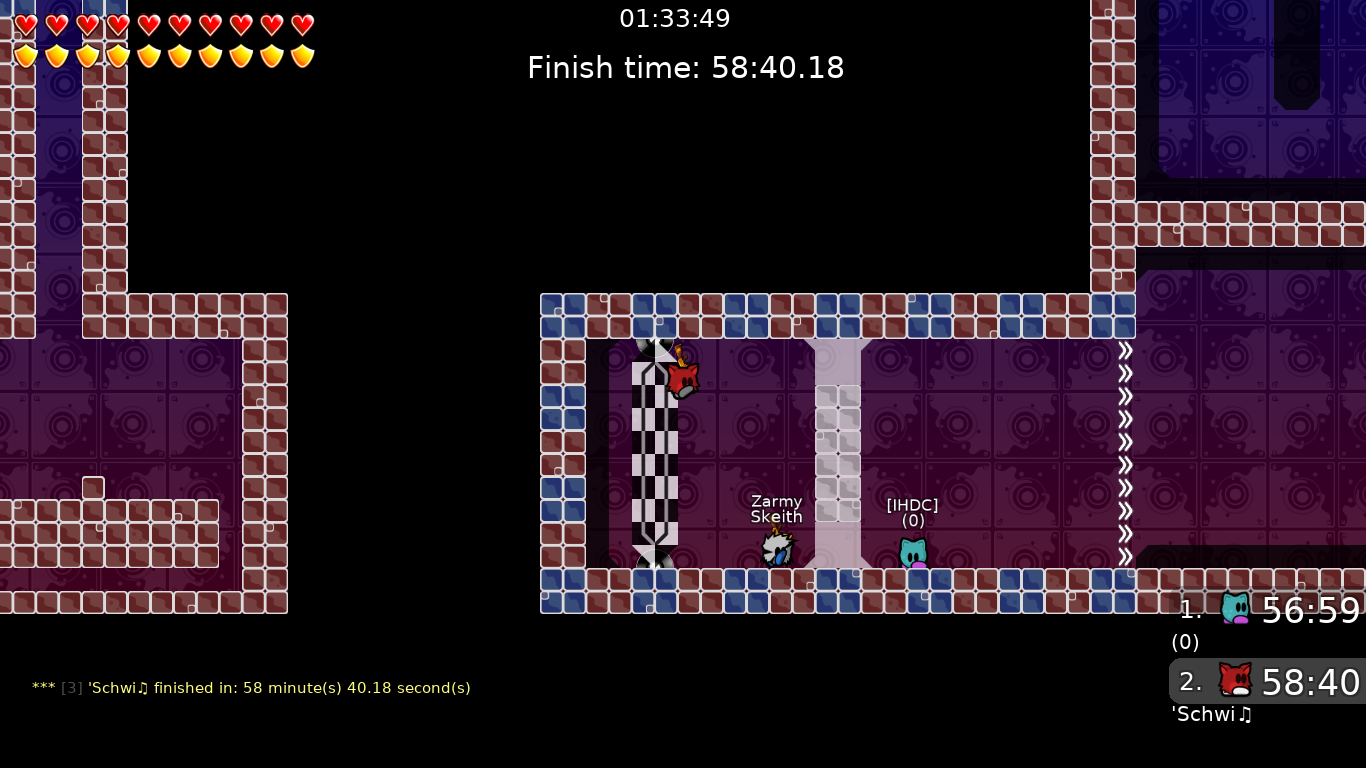Click the (0) clan tag under first place
1366x768 pixels.
[x=1184, y=643]
